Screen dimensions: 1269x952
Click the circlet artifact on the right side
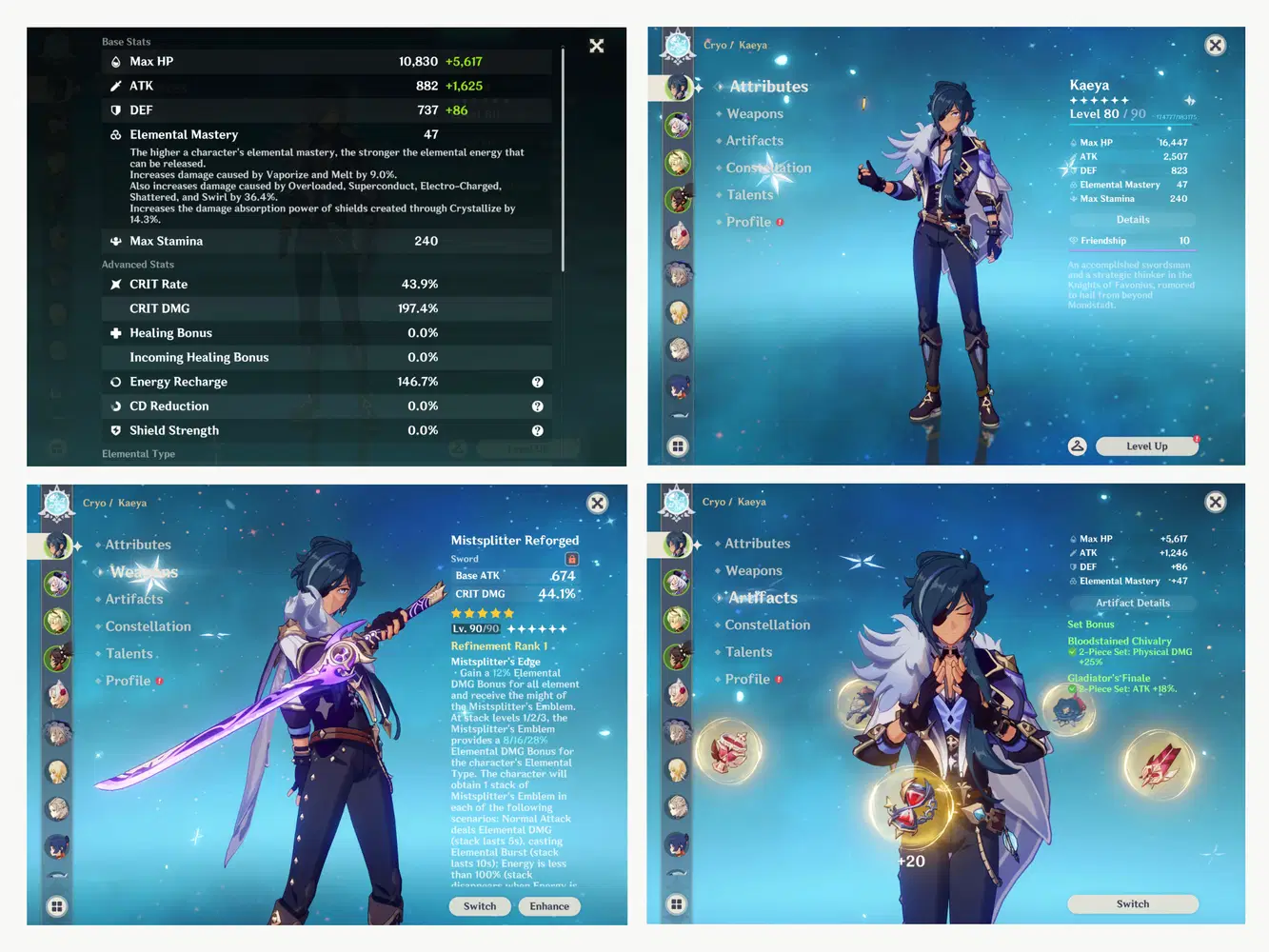tap(1070, 711)
